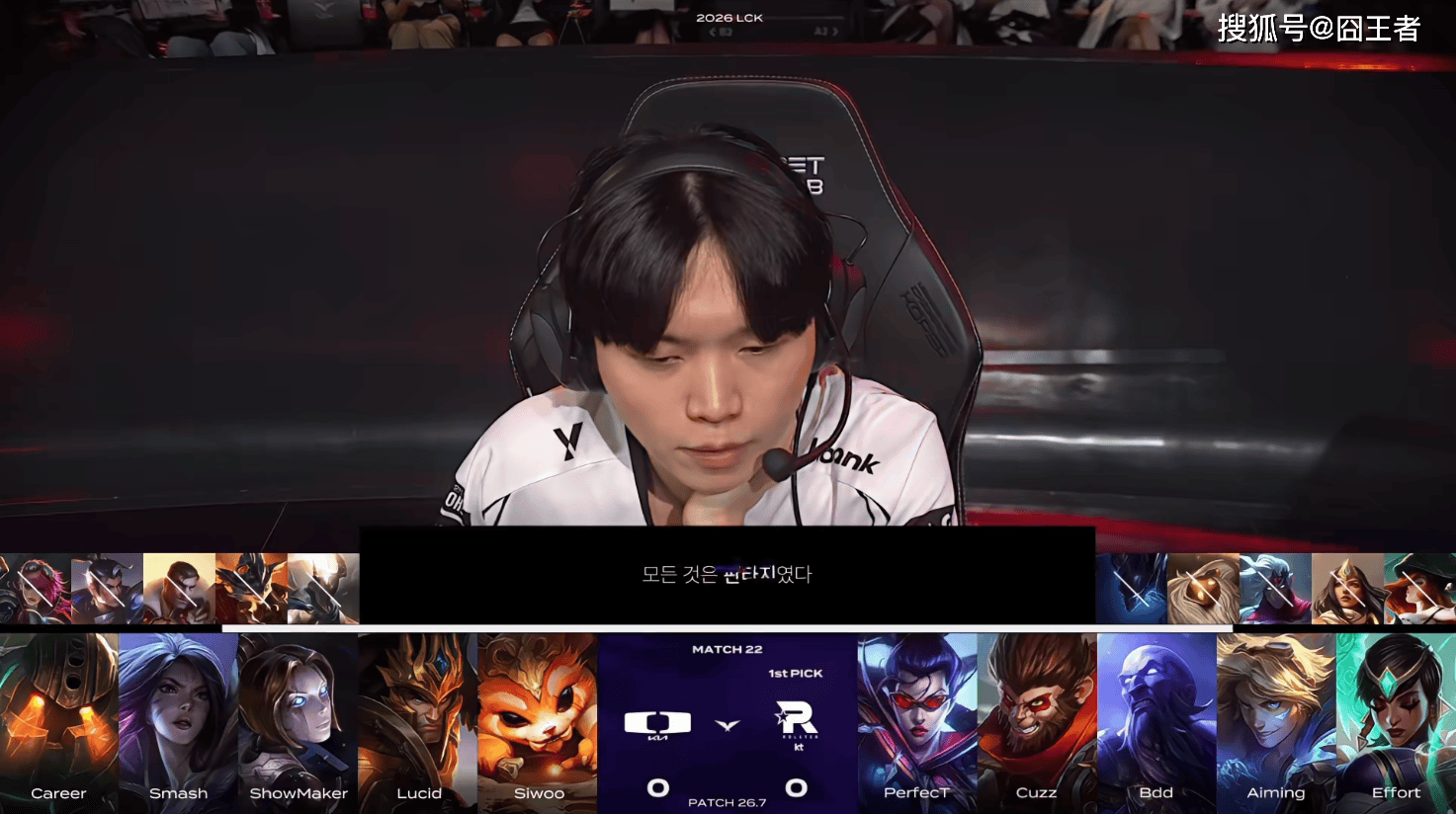Screen dimensions: 1456x814
Task: Select Siwoo's Gnar pick tile
Action: pyautogui.click(x=538, y=721)
